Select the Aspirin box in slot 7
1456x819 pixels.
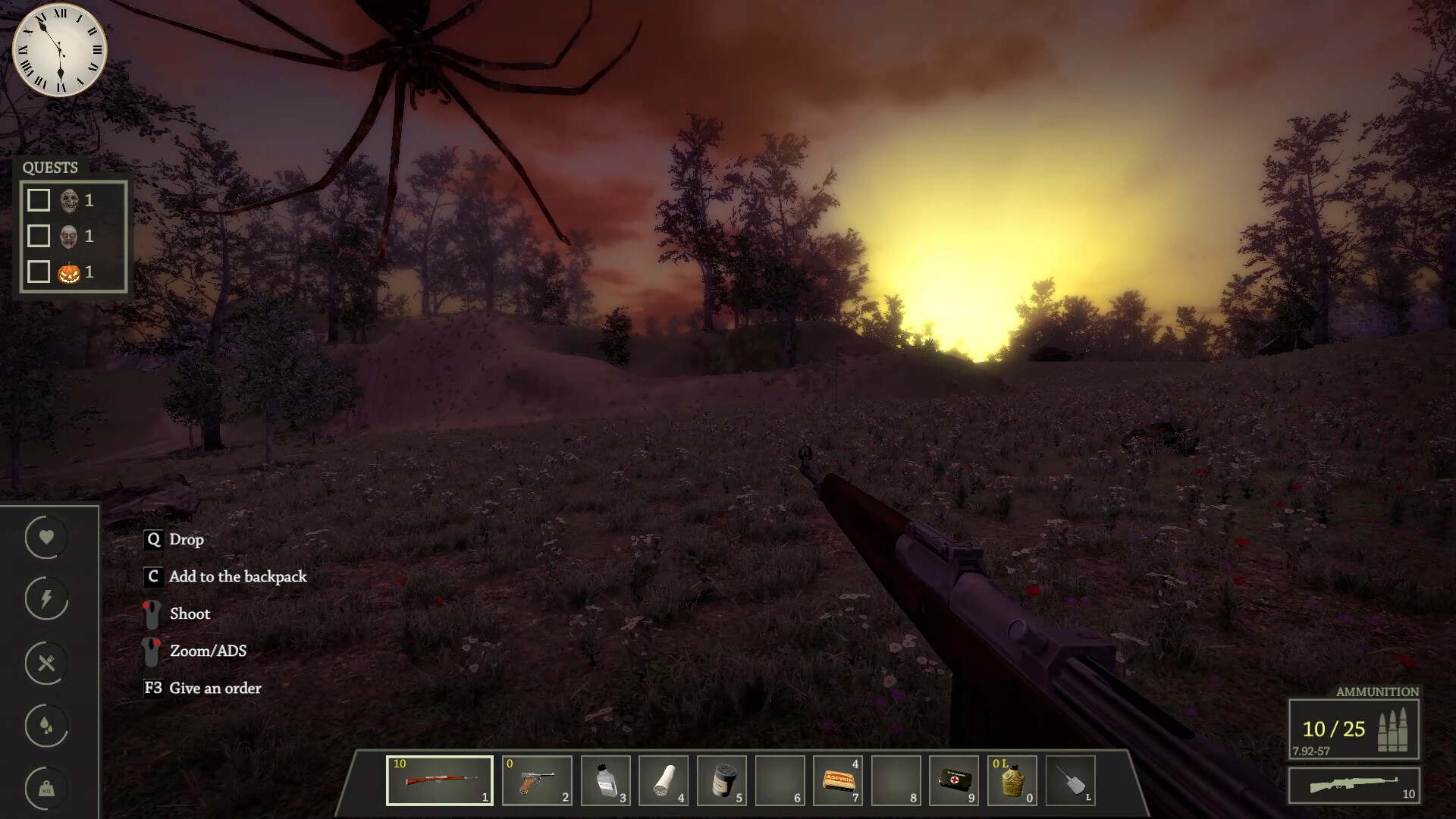tap(839, 781)
